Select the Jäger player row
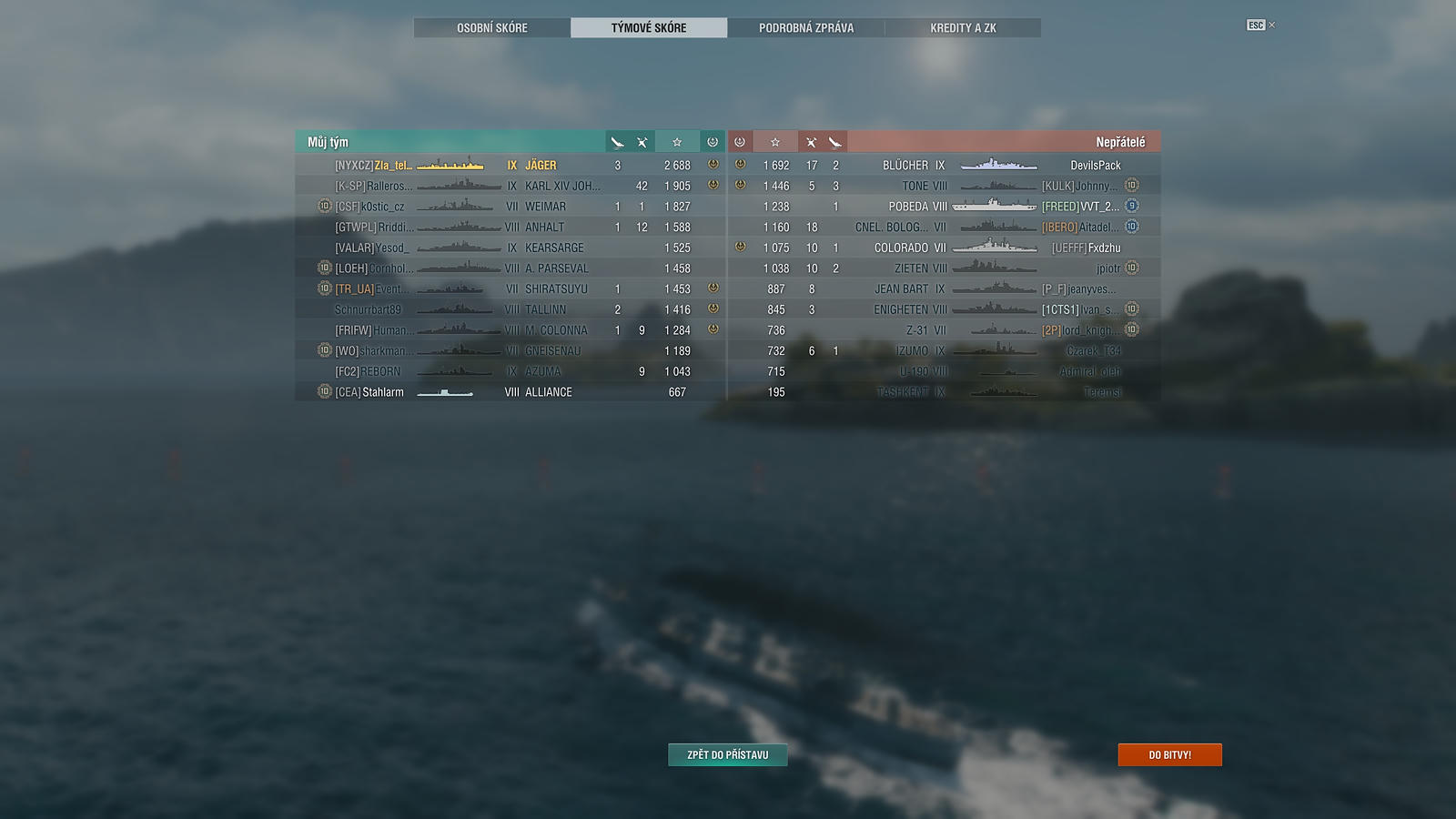 point(510,166)
